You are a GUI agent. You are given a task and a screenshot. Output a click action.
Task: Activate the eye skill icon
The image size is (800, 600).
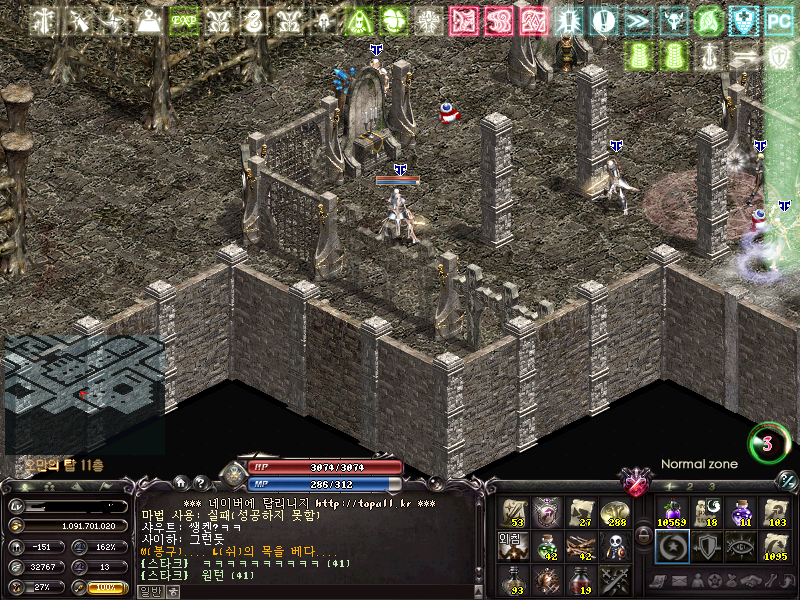tap(740, 546)
